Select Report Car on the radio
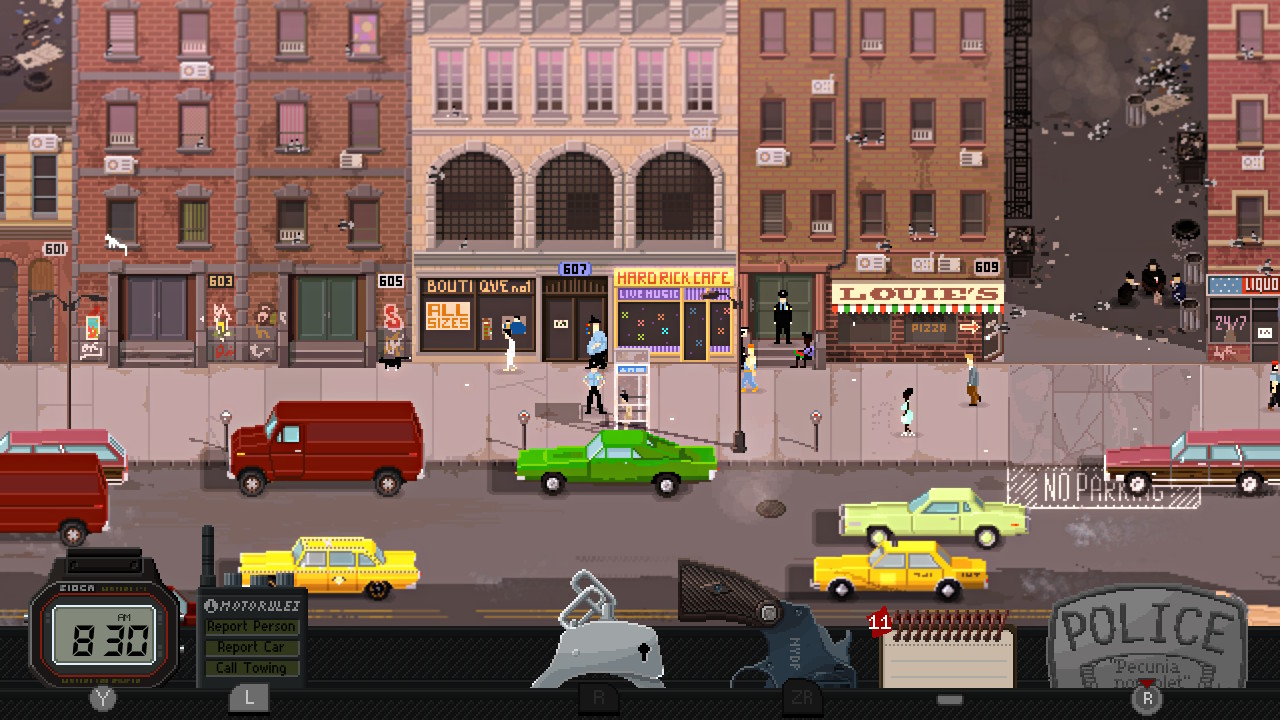 [251, 647]
